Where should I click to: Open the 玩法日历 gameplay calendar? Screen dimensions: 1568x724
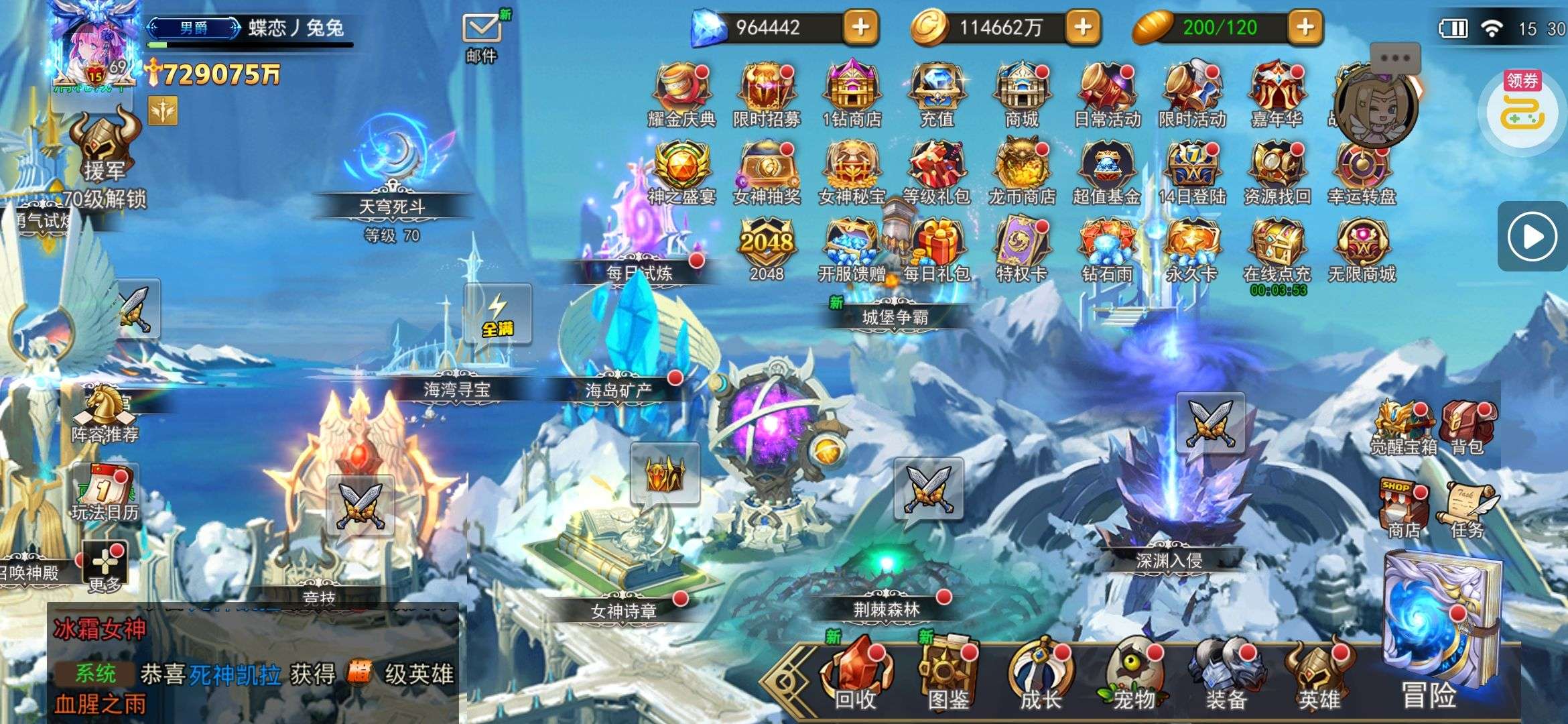click(x=105, y=493)
